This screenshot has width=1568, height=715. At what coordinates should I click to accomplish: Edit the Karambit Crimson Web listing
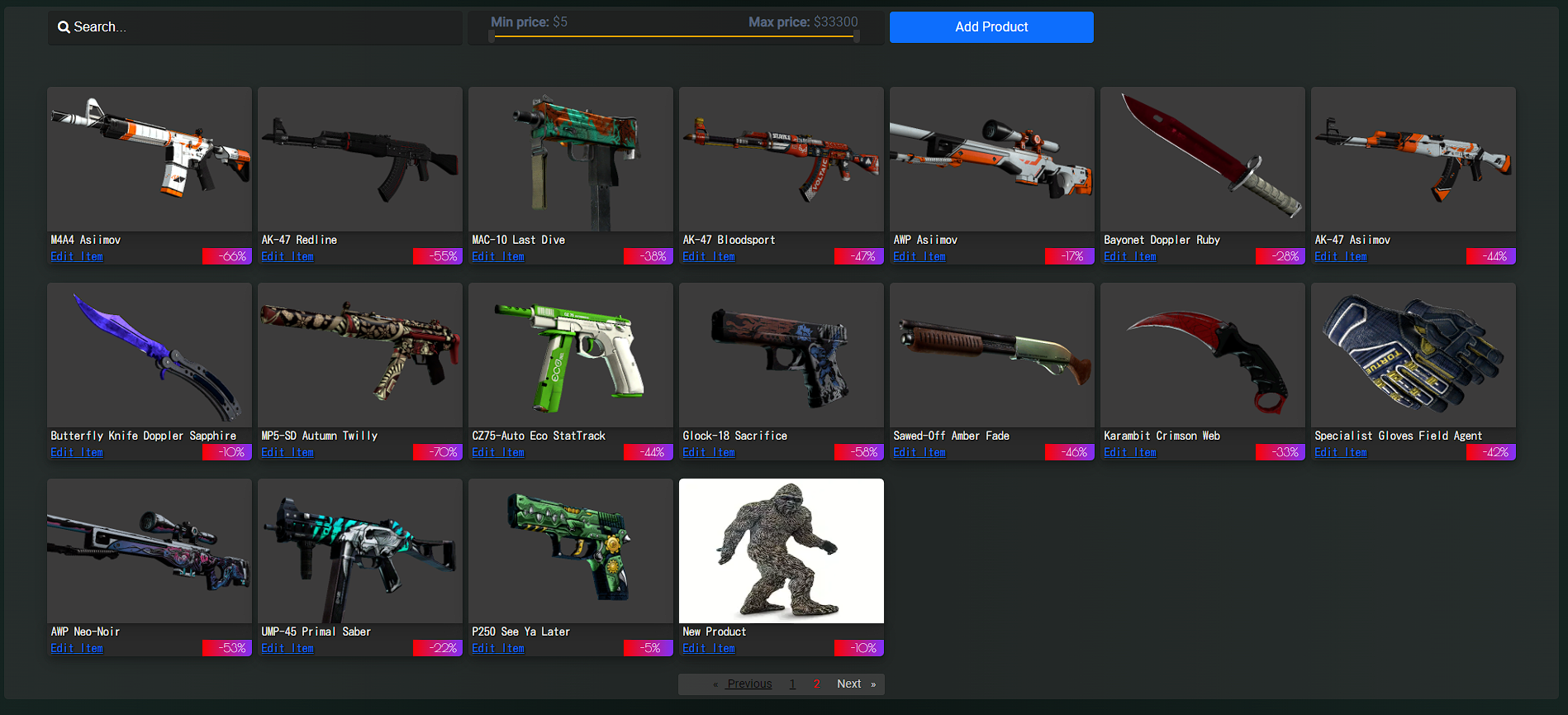click(1130, 452)
